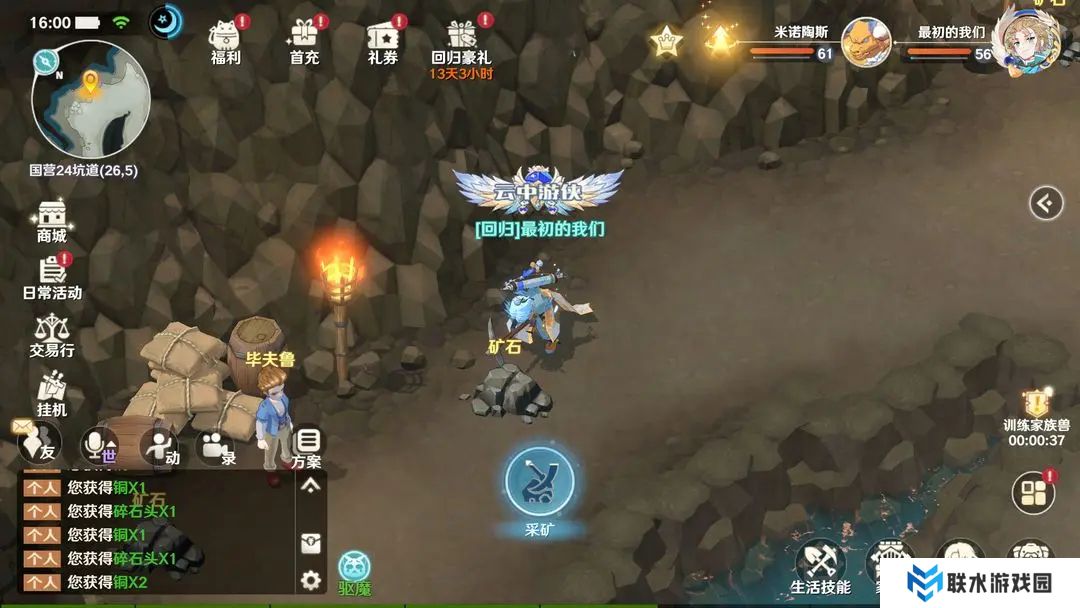1080x608 pixels.
Task: Open the 礼券 voucher shop
Action: click(x=383, y=40)
